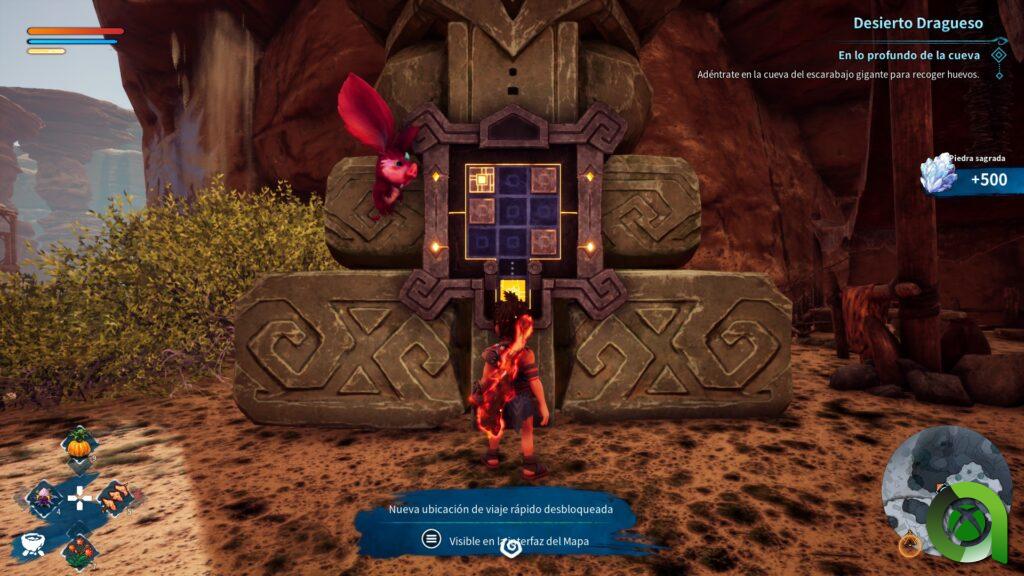Open the 'En lo profundo de la cueva' quest tracker
Viewport: 1024px width, 576px height.
tap(908, 55)
